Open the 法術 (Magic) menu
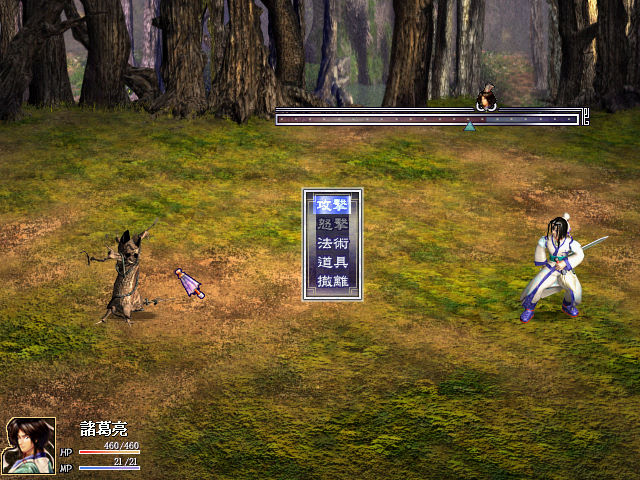The image size is (640, 480). (332, 243)
